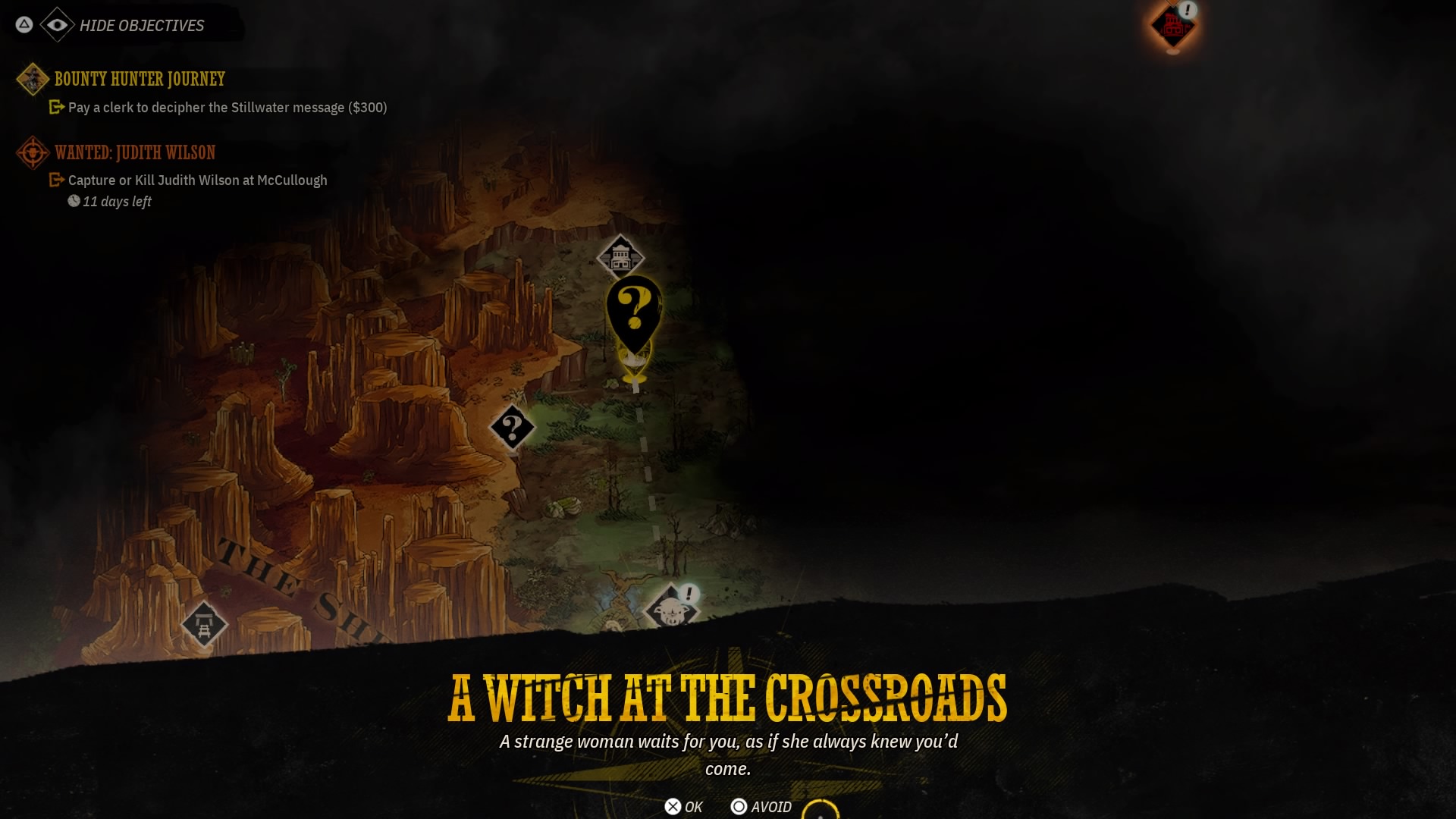This screenshot has width=1456, height=819.
Task: Toggle the exclamation badge on the red building marker
Action: tap(1188, 10)
